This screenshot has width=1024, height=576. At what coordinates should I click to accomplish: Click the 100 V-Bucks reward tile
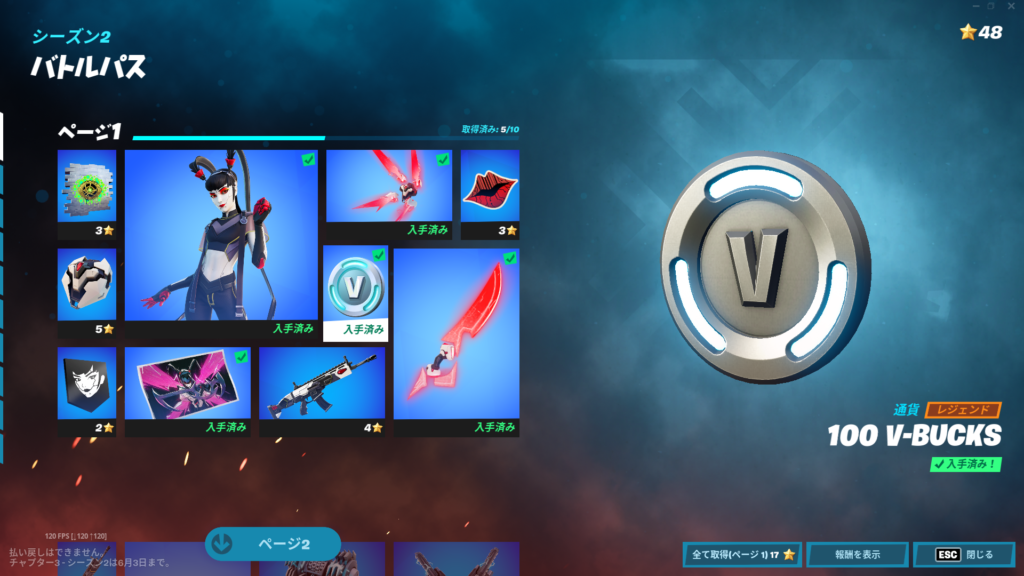tap(356, 293)
